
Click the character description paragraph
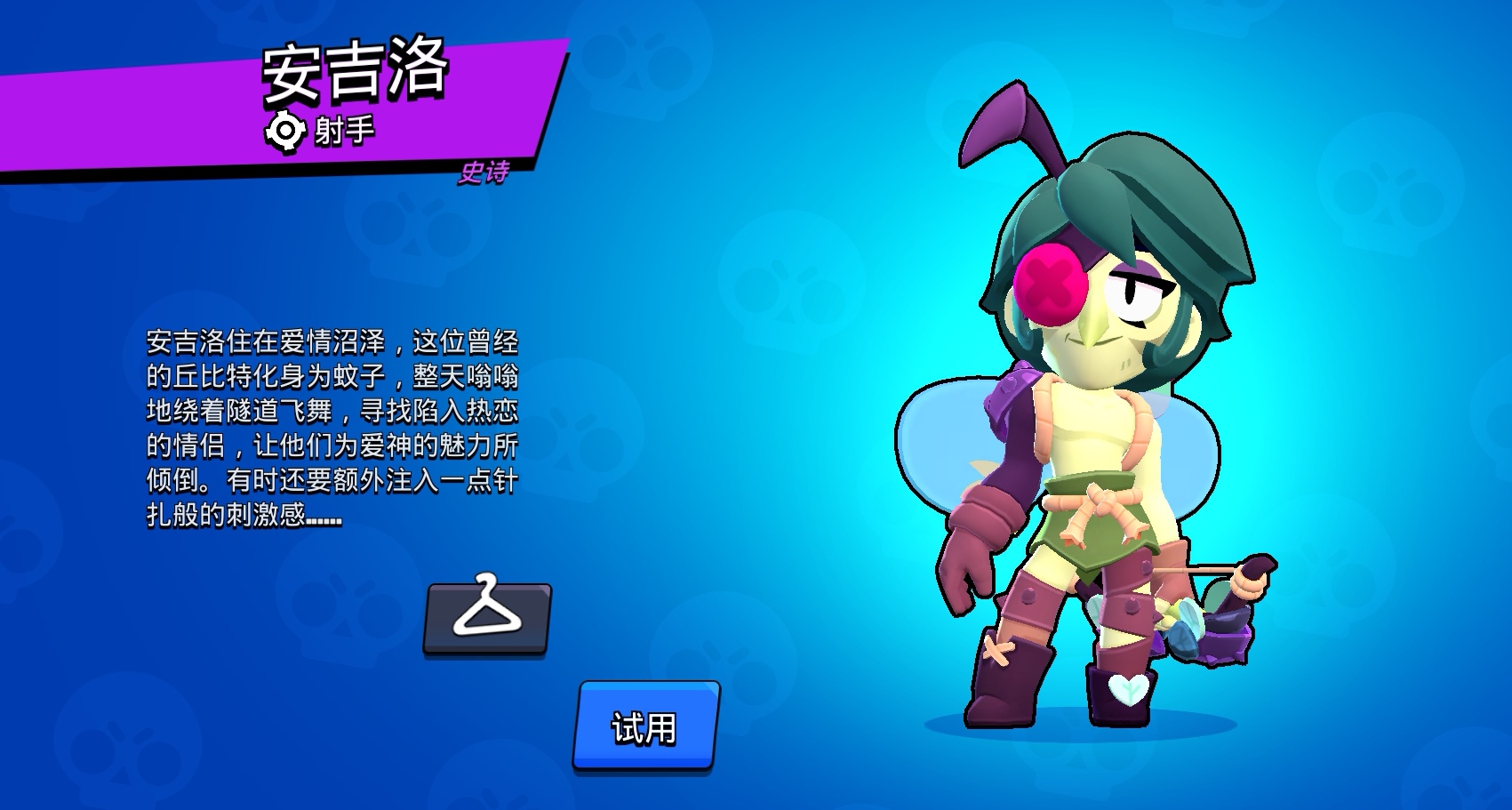coord(338,427)
